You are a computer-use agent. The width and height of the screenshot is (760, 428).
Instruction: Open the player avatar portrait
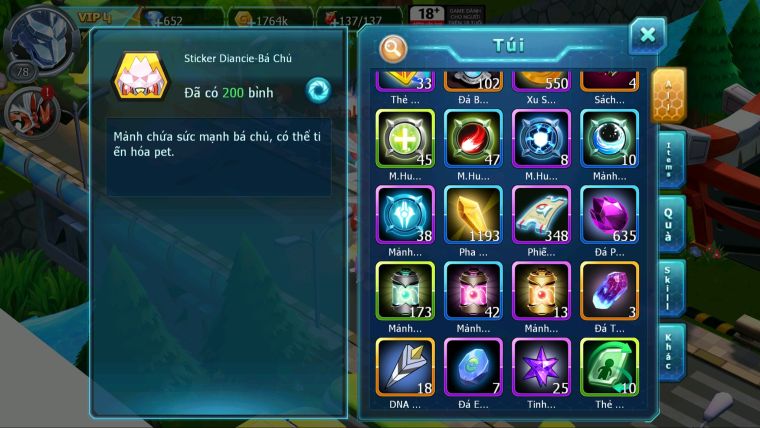click(38, 36)
